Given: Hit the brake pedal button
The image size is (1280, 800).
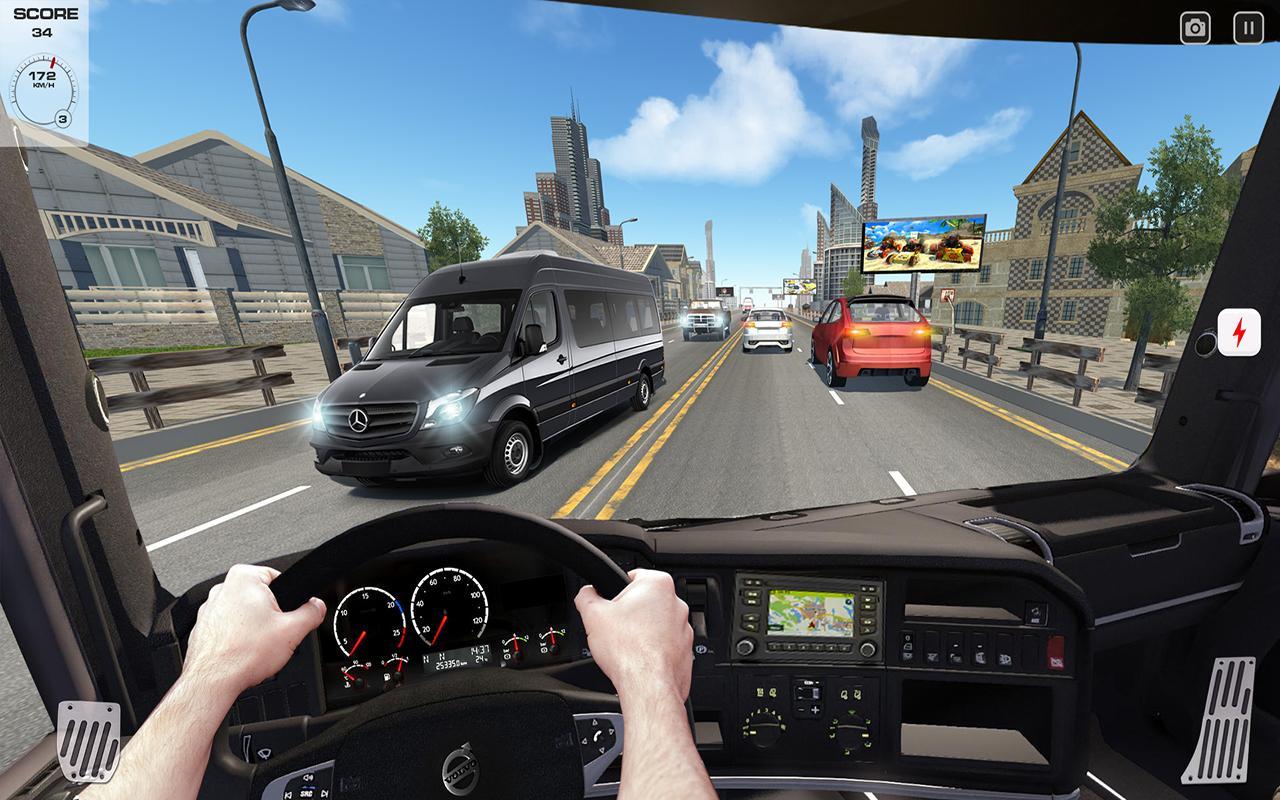Looking at the screenshot, I should pos(88,740).
